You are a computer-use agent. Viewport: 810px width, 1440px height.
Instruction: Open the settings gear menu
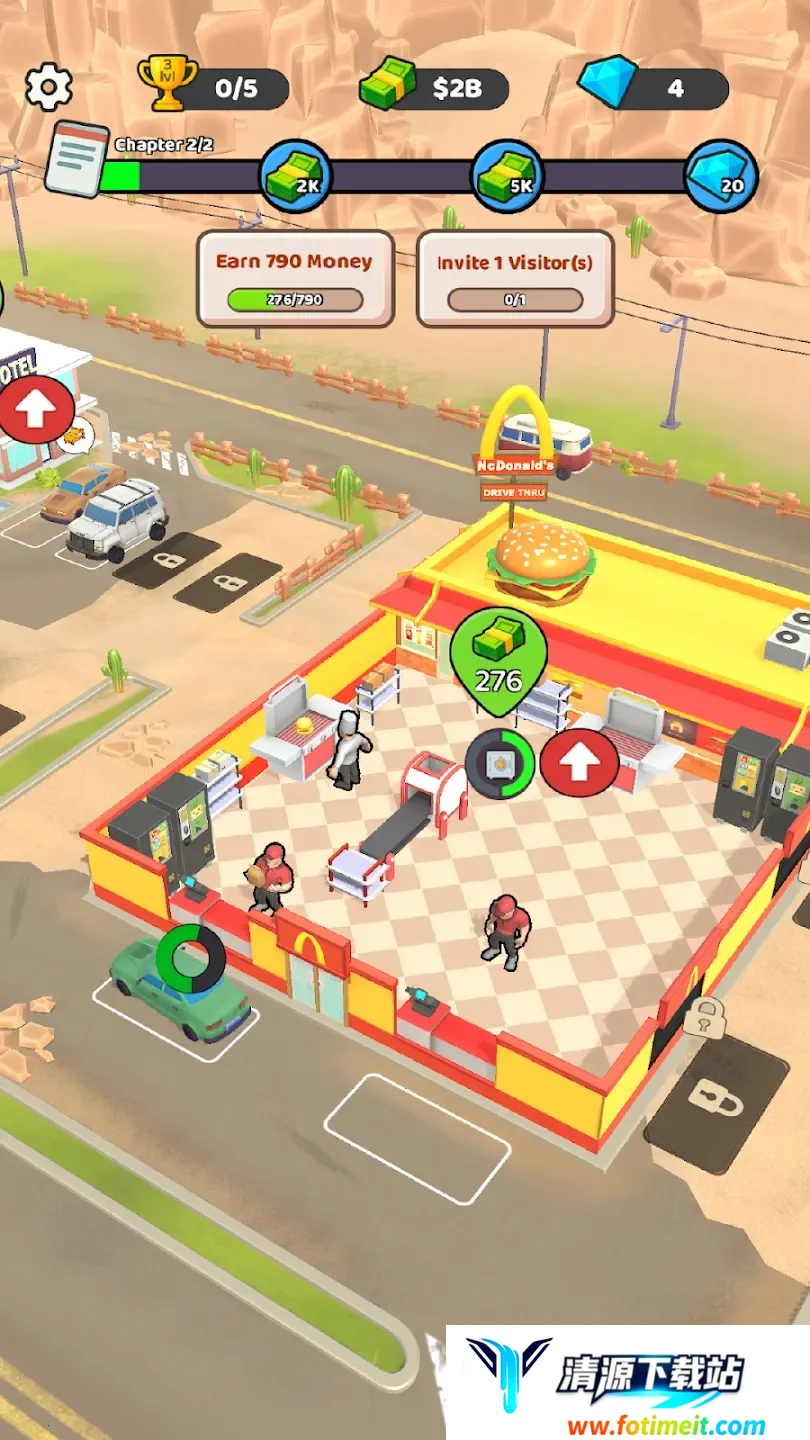coord(48,88)
